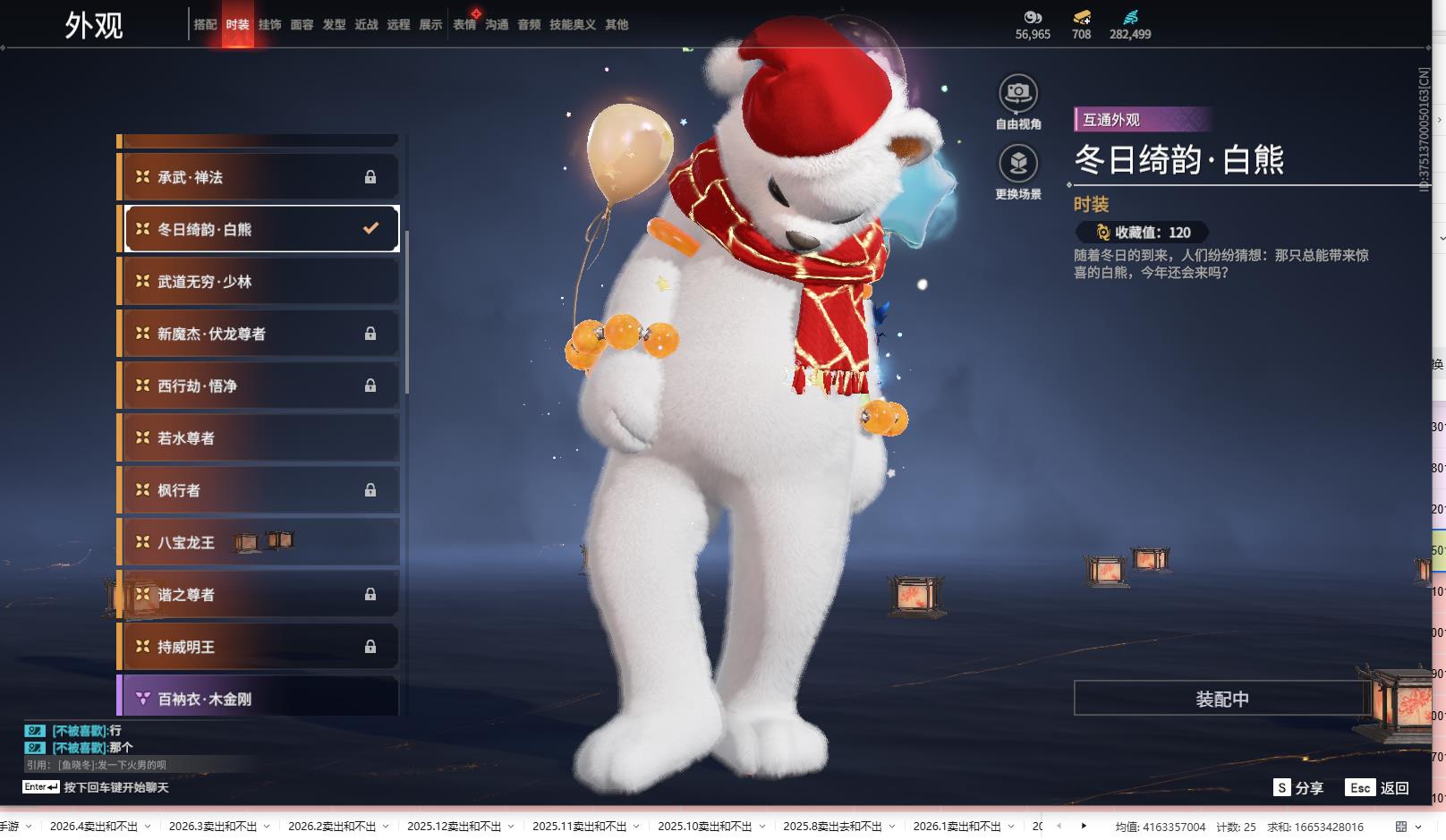
Task: Choose the 八宝龙王 outfit
Action: [259, 542]
